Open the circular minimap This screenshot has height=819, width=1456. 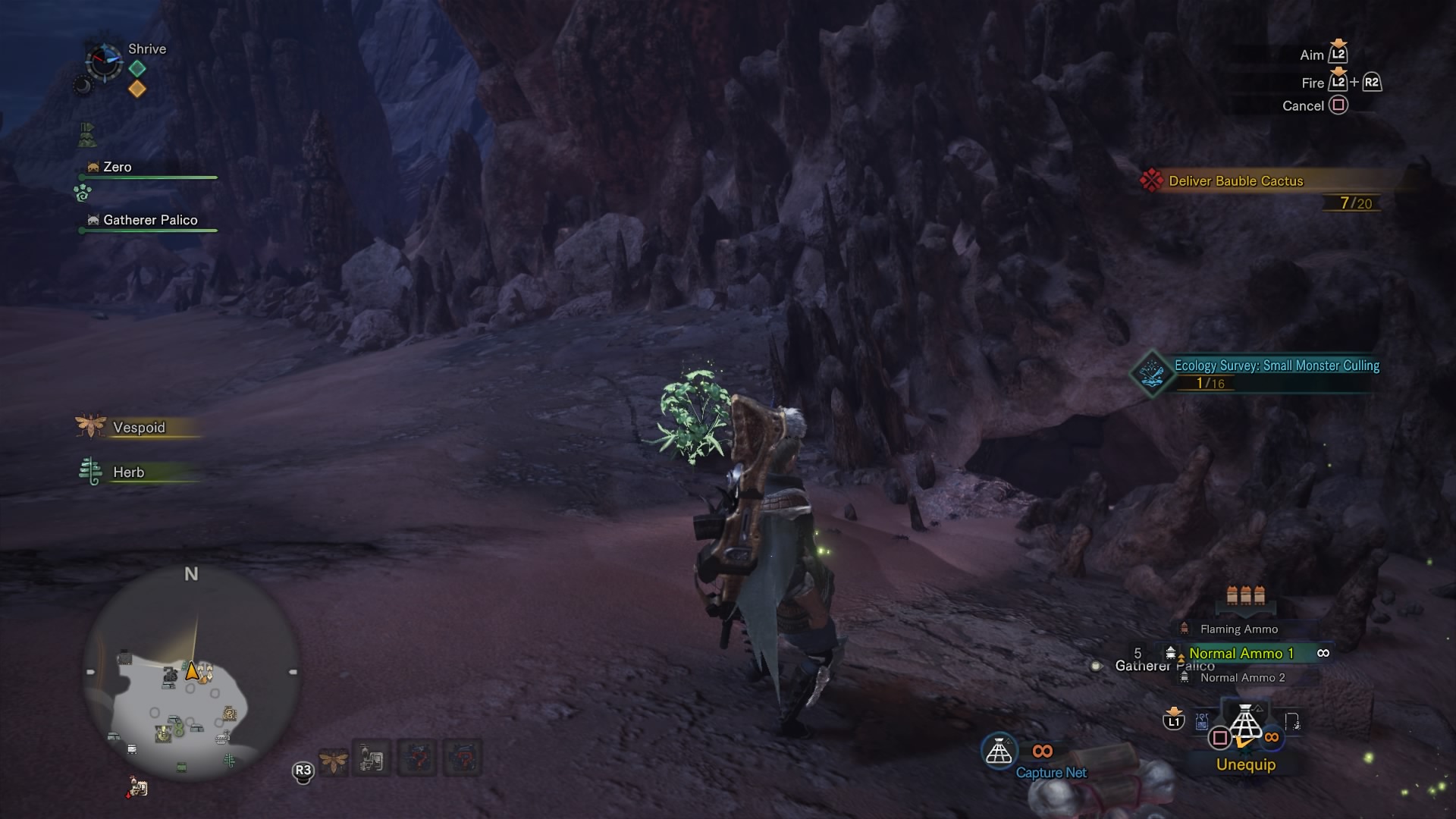192,673
